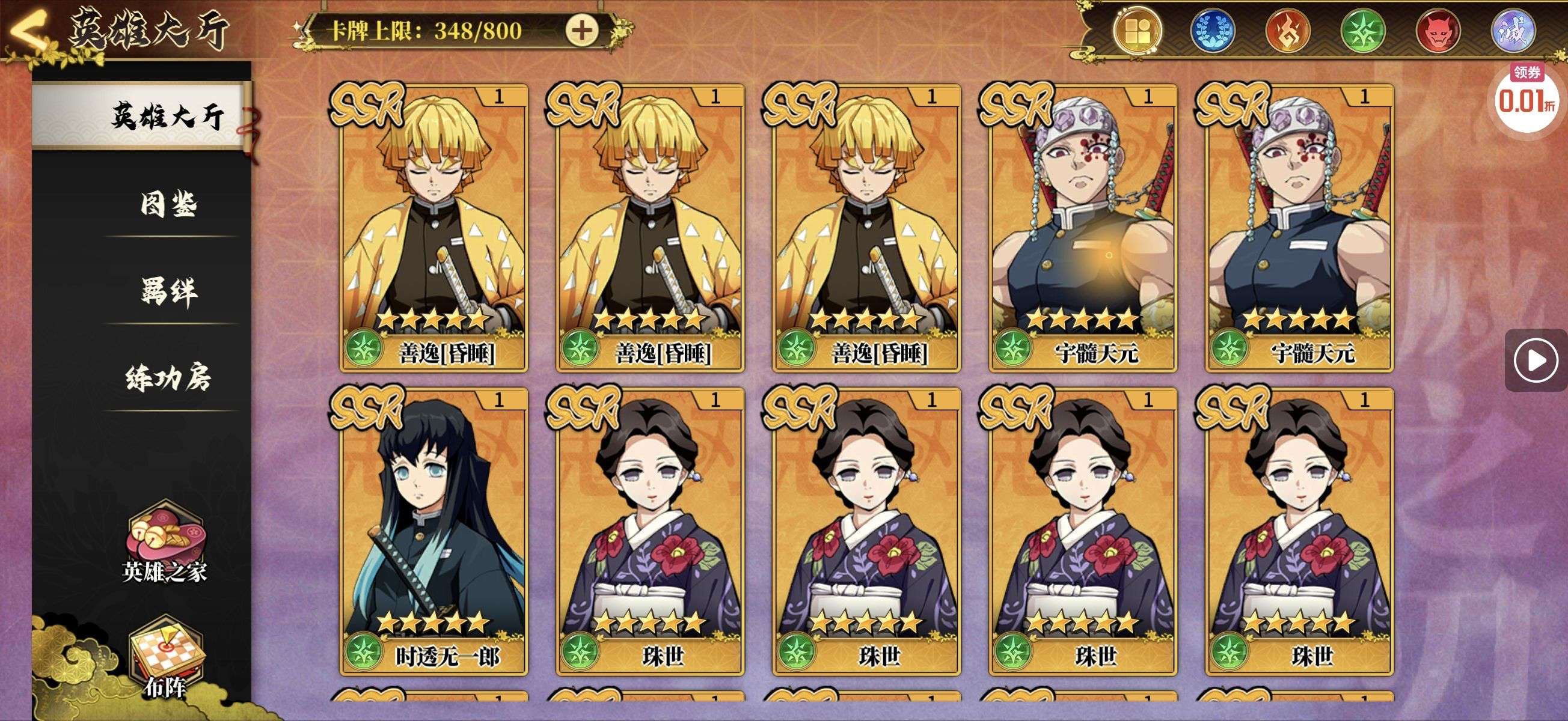Filter by blue laurel faction icon
The width and height of the screenshot is (1568, 721).
(x=1212, y=31)
